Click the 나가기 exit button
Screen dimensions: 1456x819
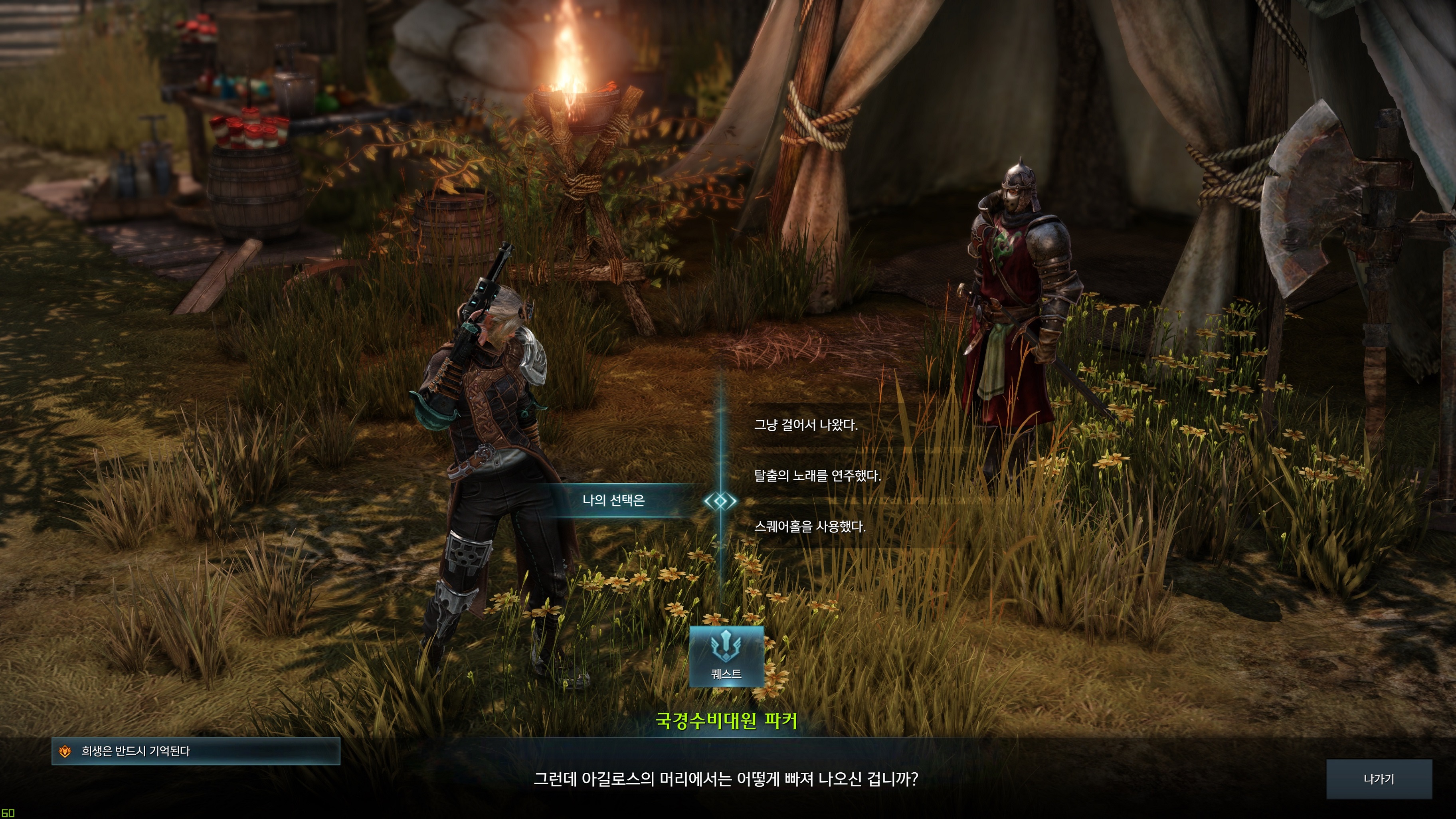(1379, 779)
